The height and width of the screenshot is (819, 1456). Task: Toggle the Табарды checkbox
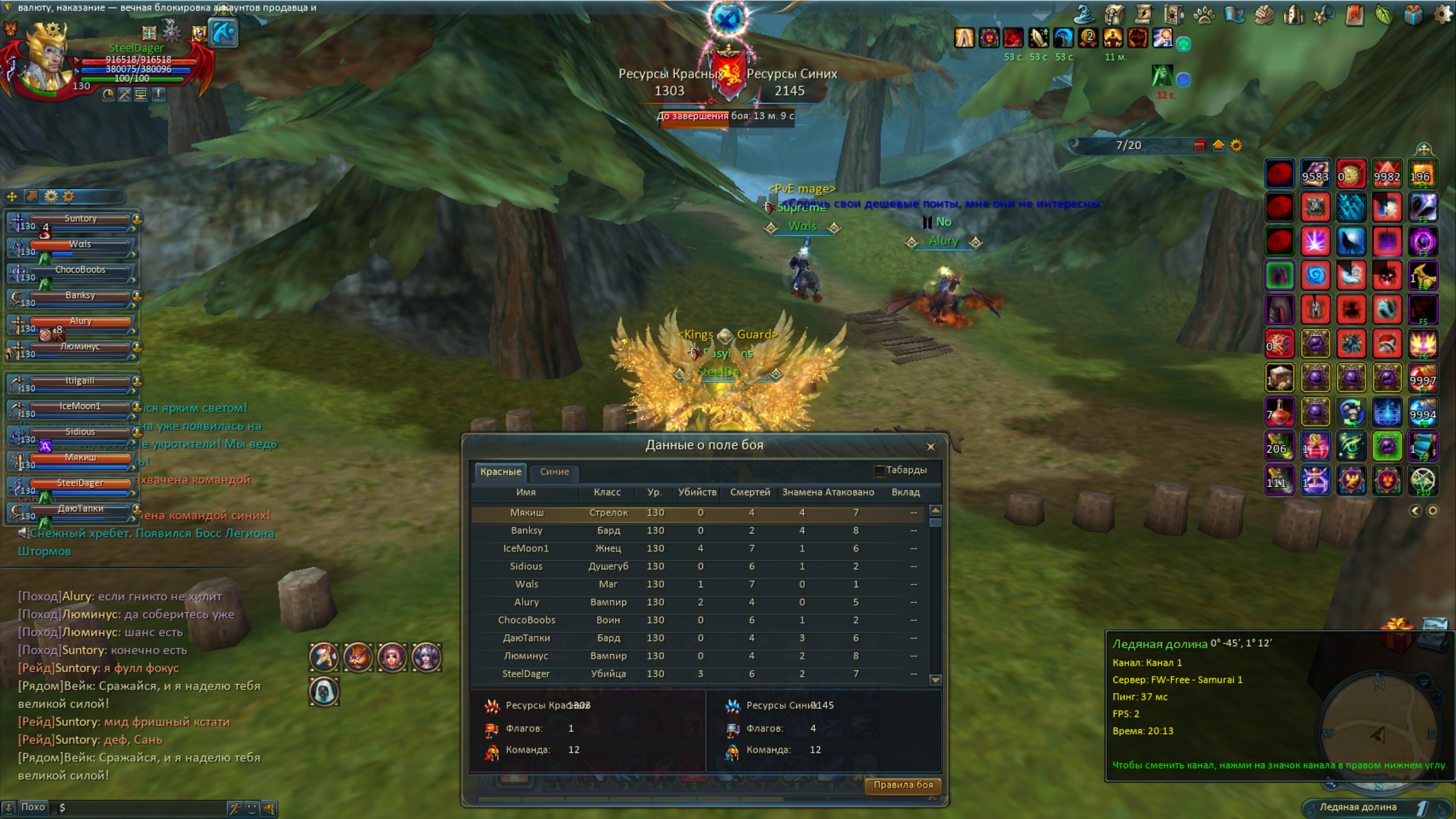point(879,471)
